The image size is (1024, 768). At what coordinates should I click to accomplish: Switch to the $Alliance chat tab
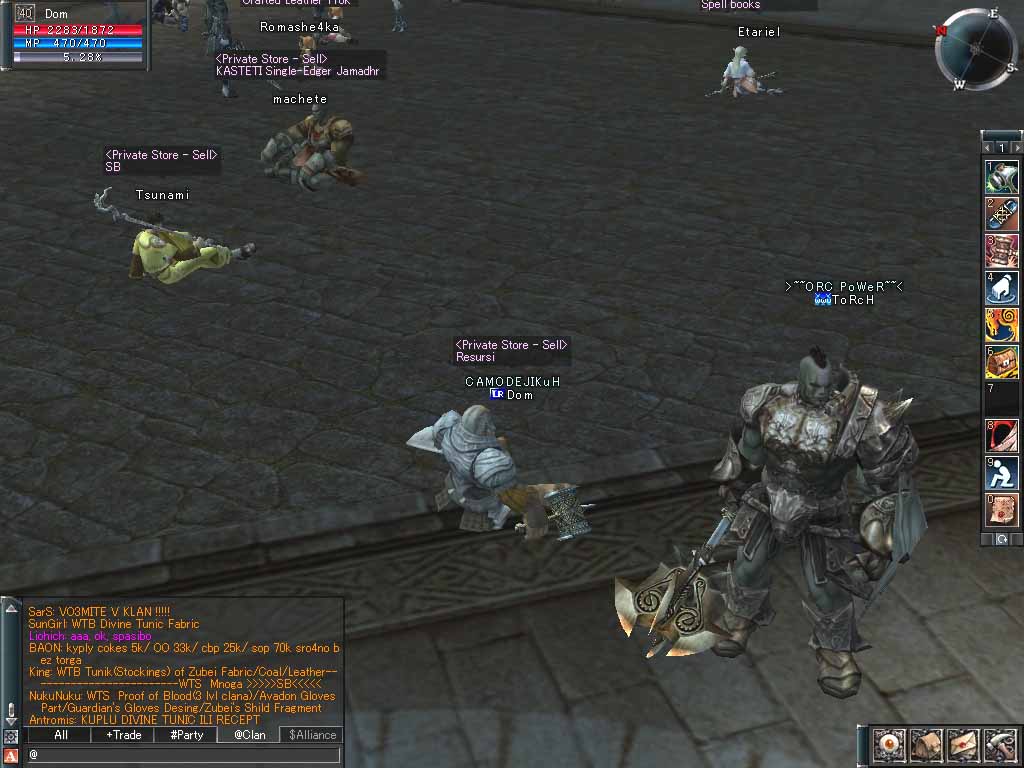coord(311,735)
